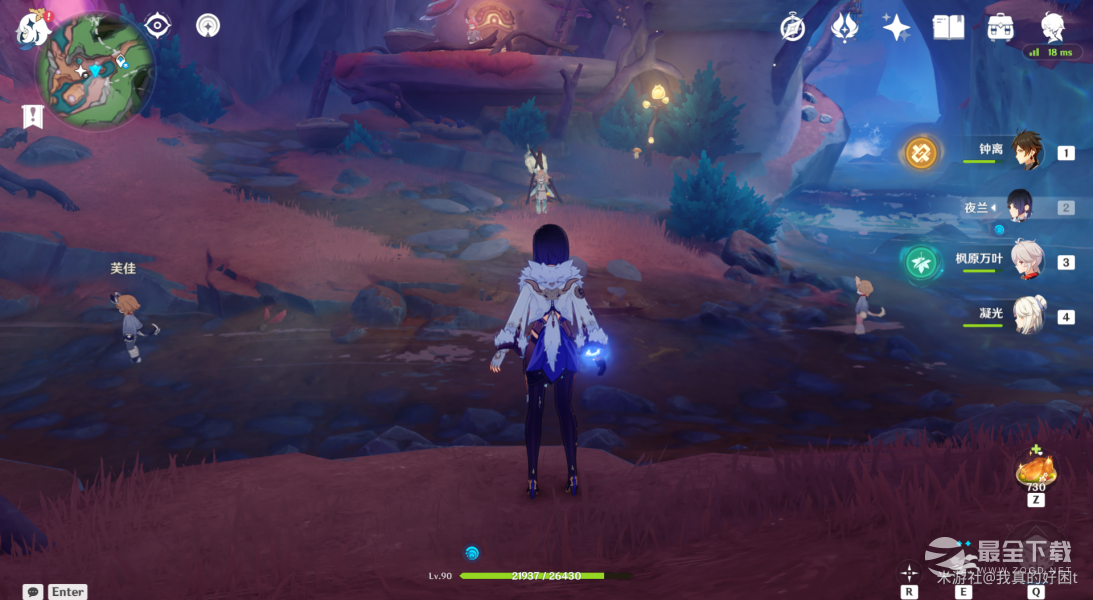The image size is (1093, 600).
Task: Switch to party member 凝光
Action: point(1026,316)
